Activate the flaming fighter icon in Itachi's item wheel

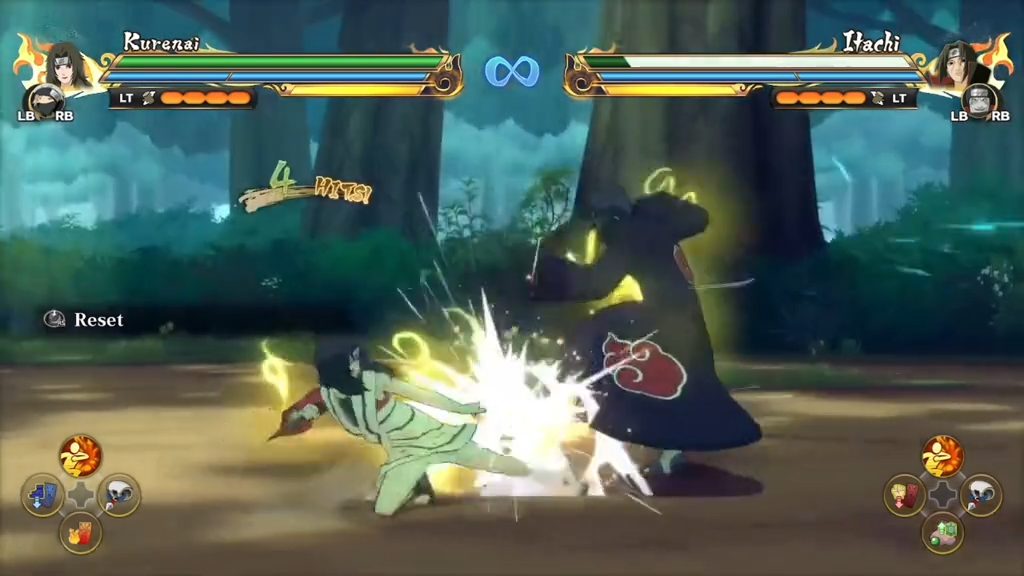click(942, 456)
